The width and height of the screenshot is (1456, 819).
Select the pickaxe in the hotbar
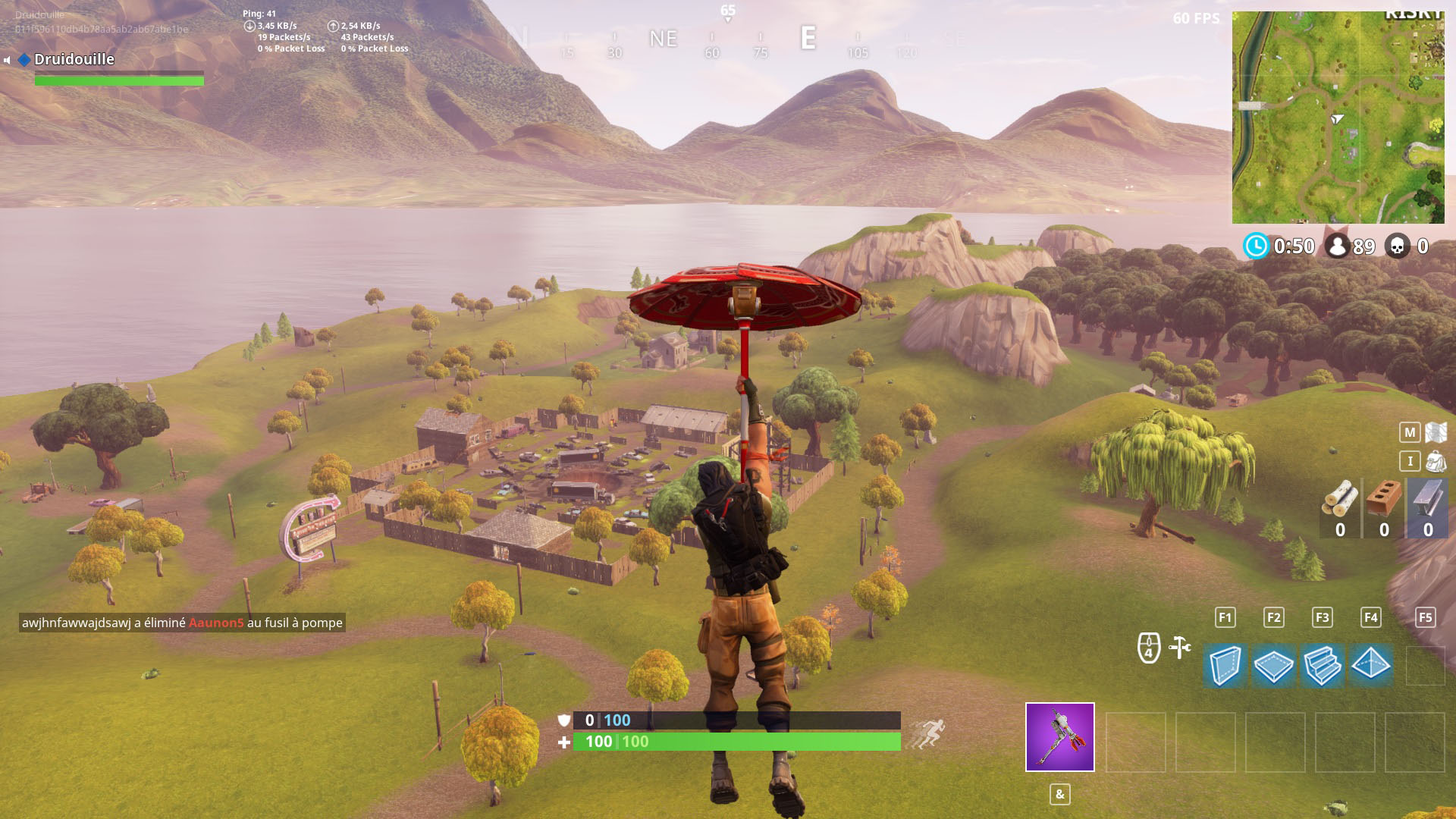(x=1059, y=737)
